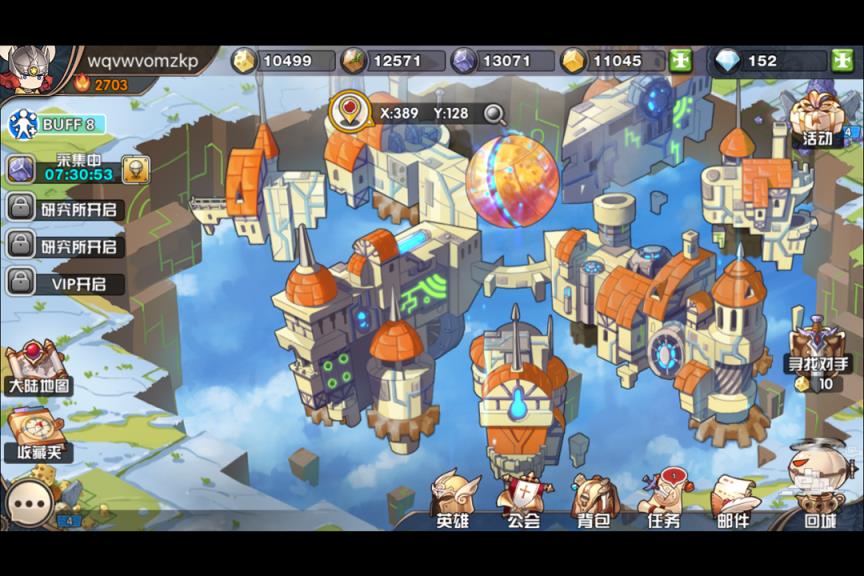Open the 任务 quests menu
Screen dimensions: 864x576
(663, 502)
